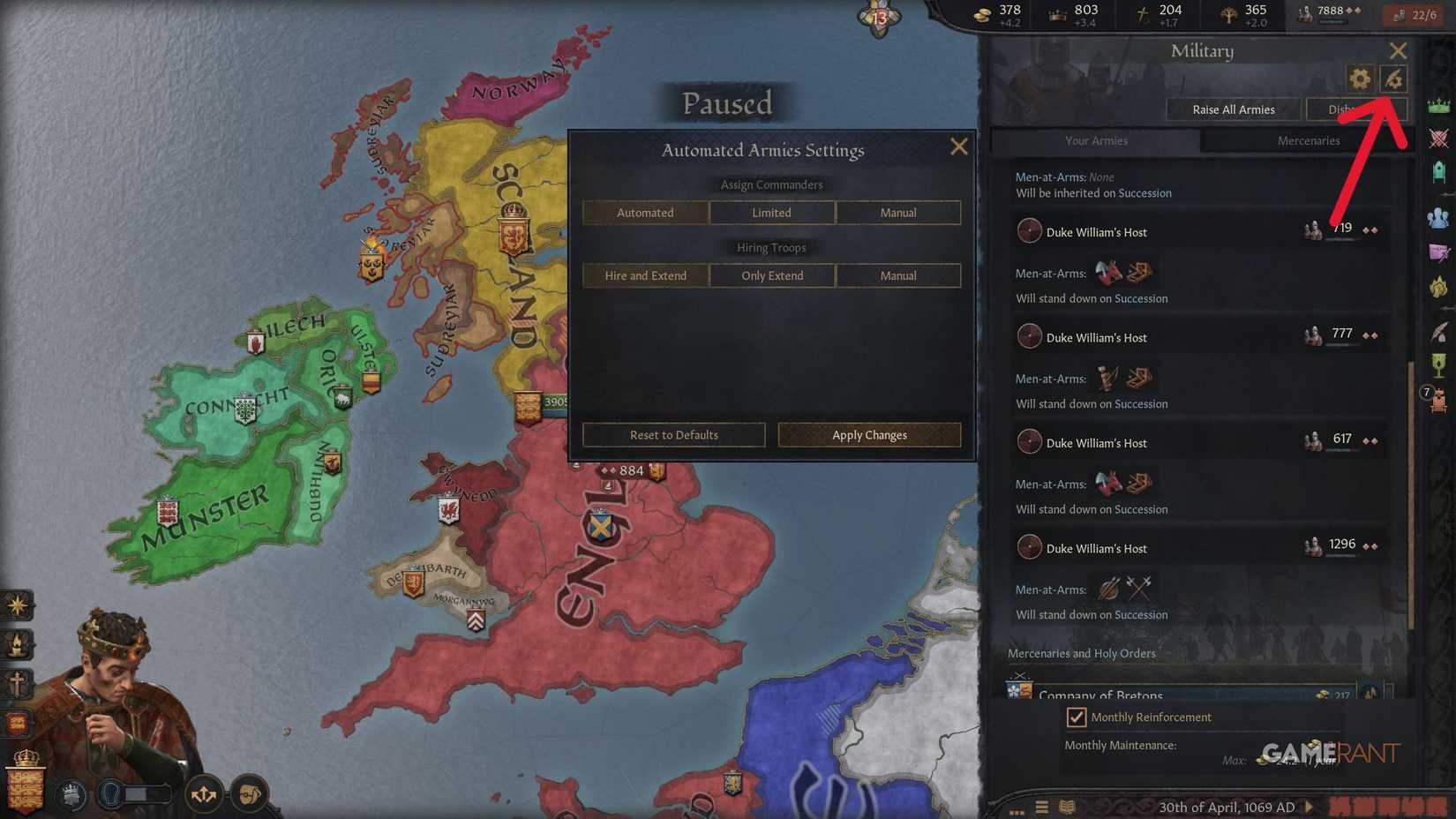The width and height of the screenshot is (1456, 819).
Task: Select Automated commander assignment
Action: pyautogui.click(x=645, y=212)
